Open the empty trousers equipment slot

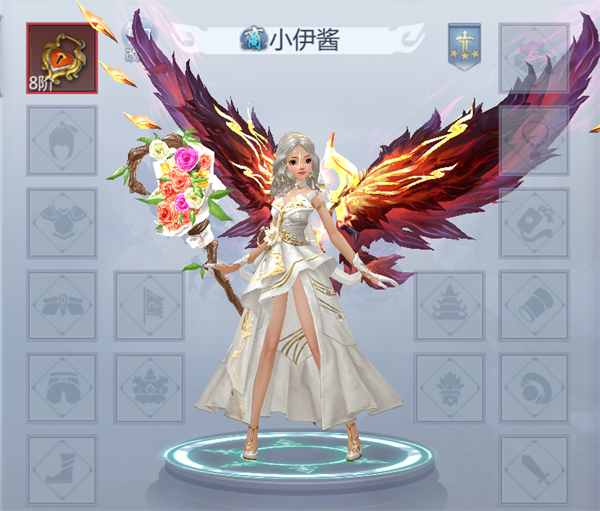tap(62, 387)
